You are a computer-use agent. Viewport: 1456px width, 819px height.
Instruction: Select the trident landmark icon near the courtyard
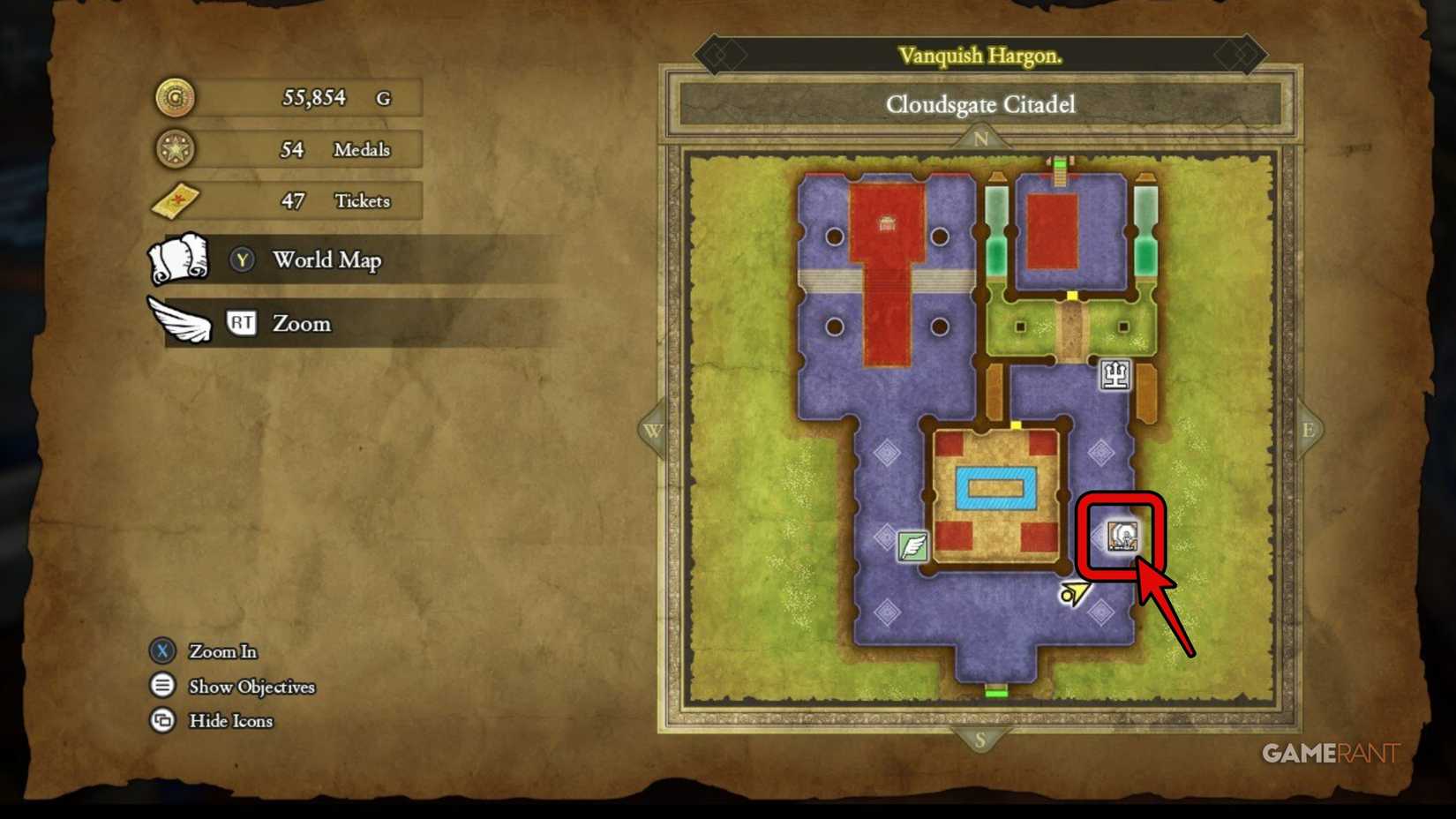coord(1114,374)
